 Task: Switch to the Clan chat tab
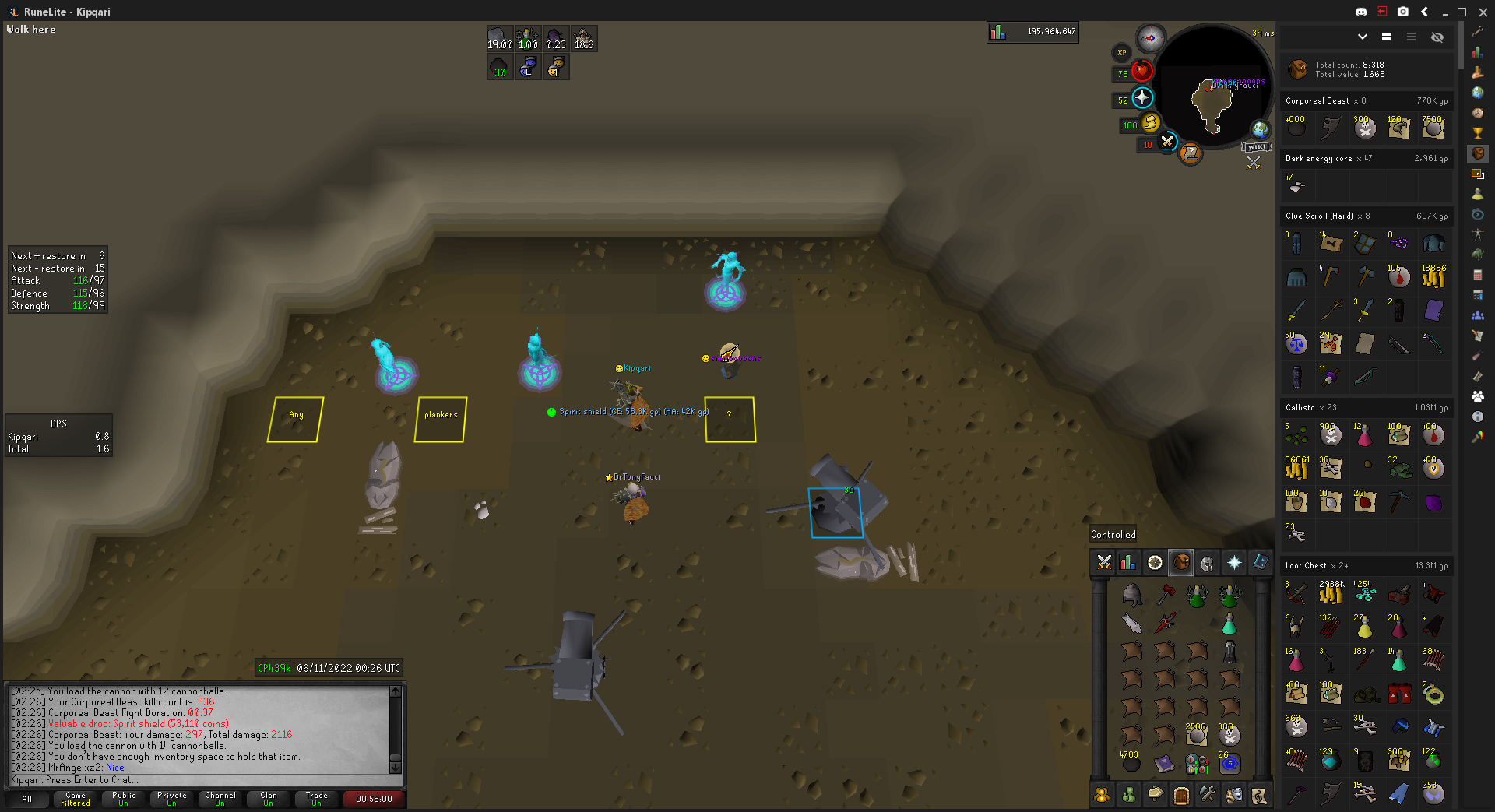coord(269,799)
